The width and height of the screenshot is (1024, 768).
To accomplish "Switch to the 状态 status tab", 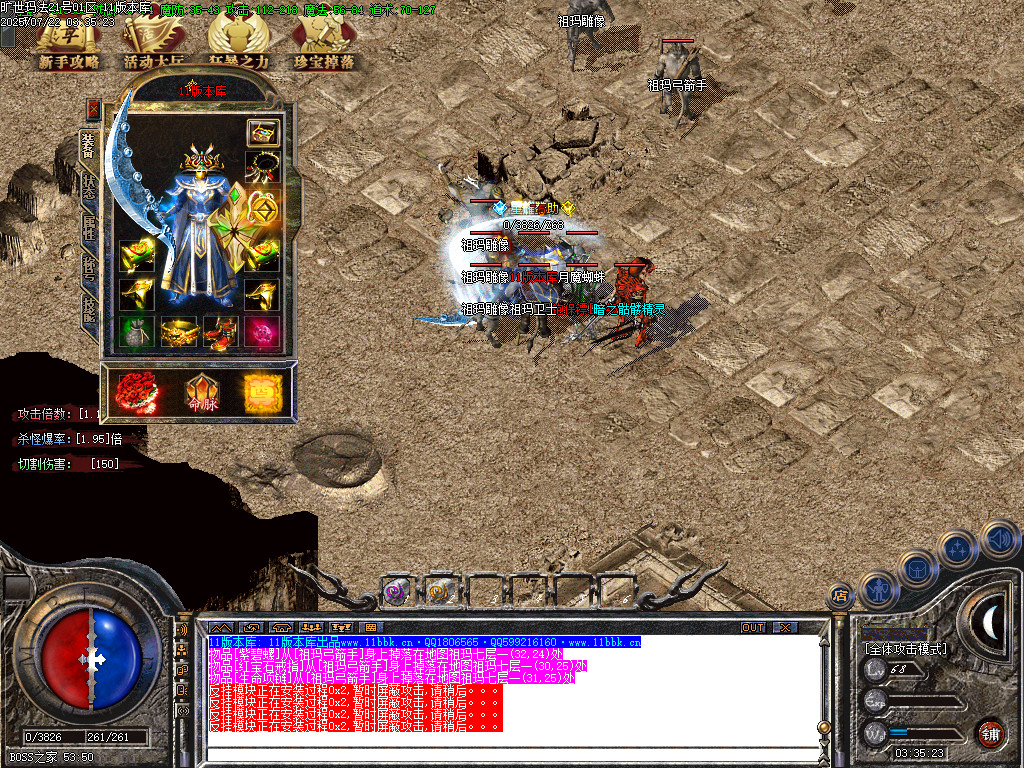I will 88,189.
